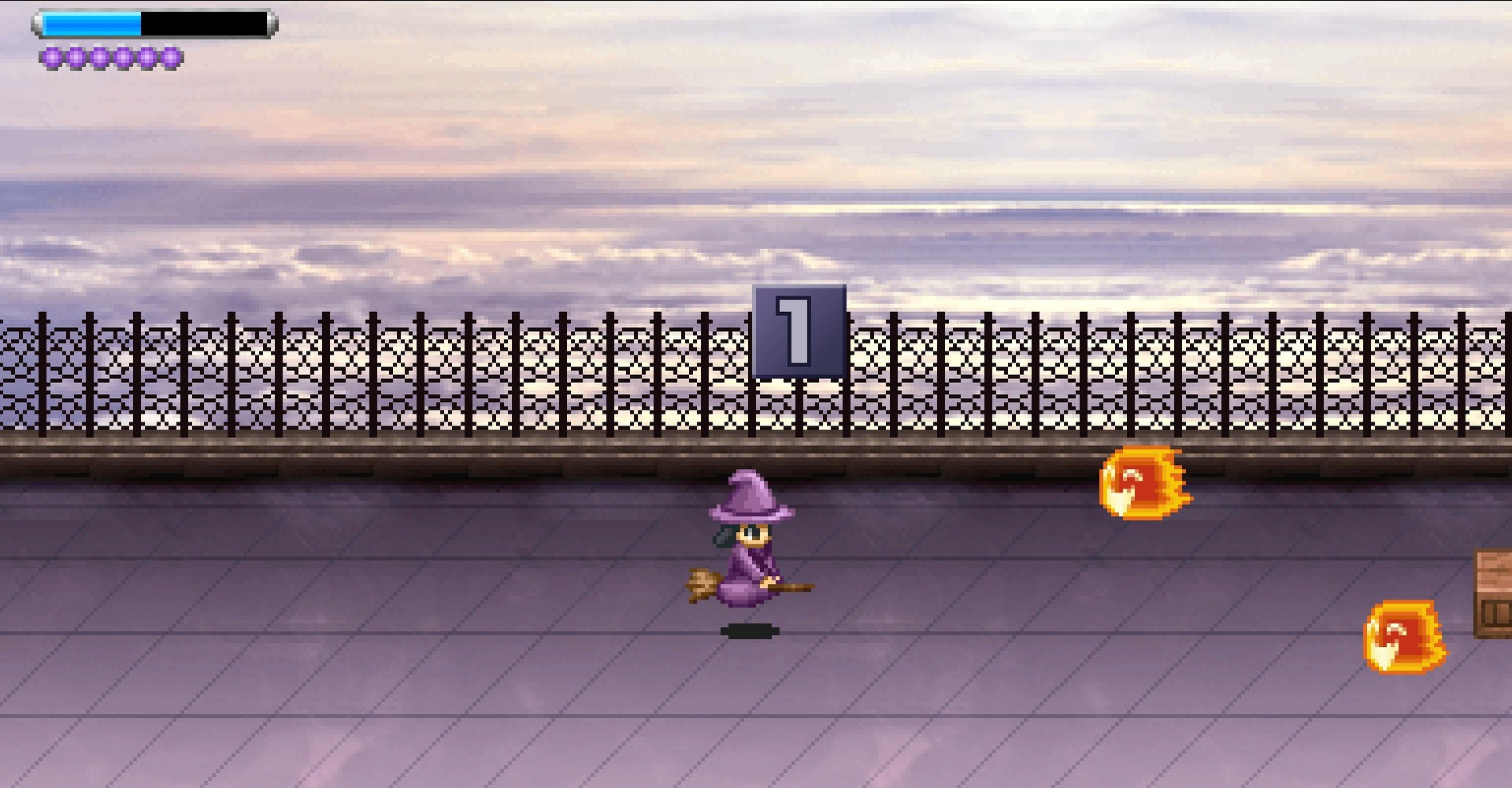Open details on the health bar frame
1512x788 pixels.
tap(154, 24)
